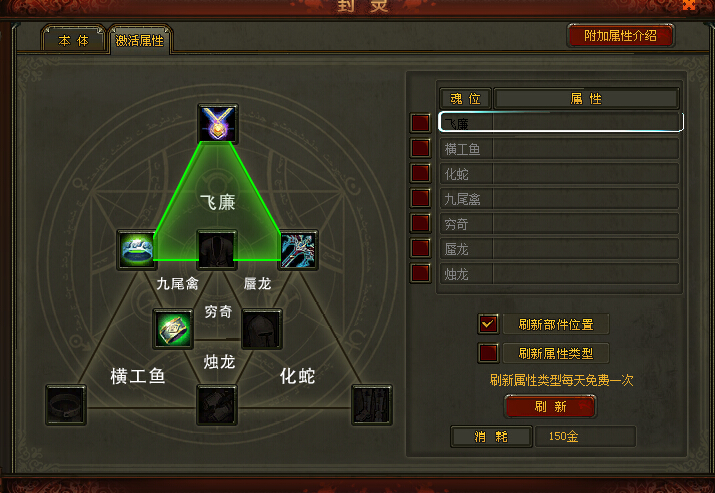Open the 附加属性介绍 info button
The height and width of the screenshot is (493, 715).
(621, 36)
